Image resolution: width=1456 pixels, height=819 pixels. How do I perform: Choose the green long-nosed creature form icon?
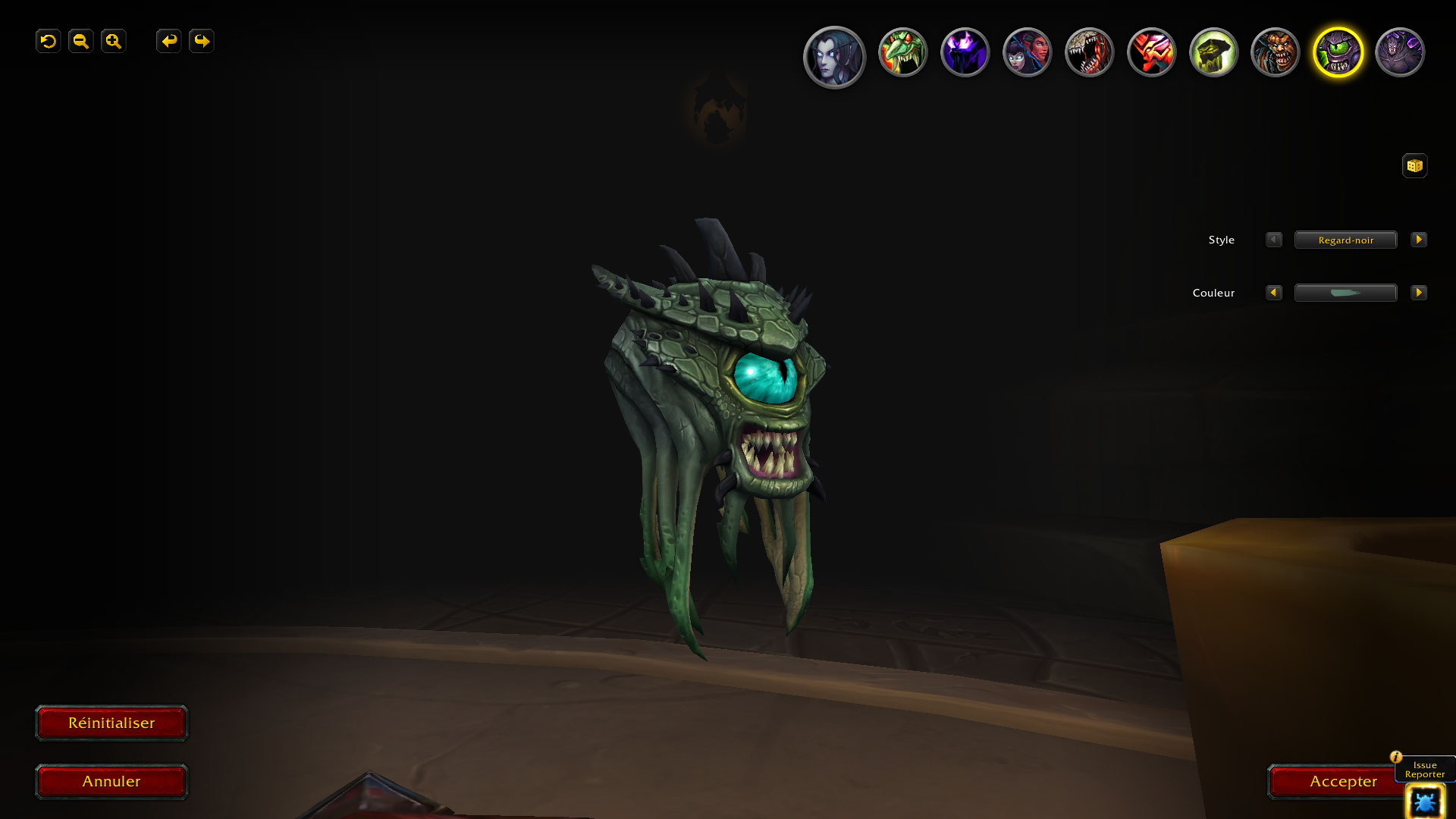[902, 52]
